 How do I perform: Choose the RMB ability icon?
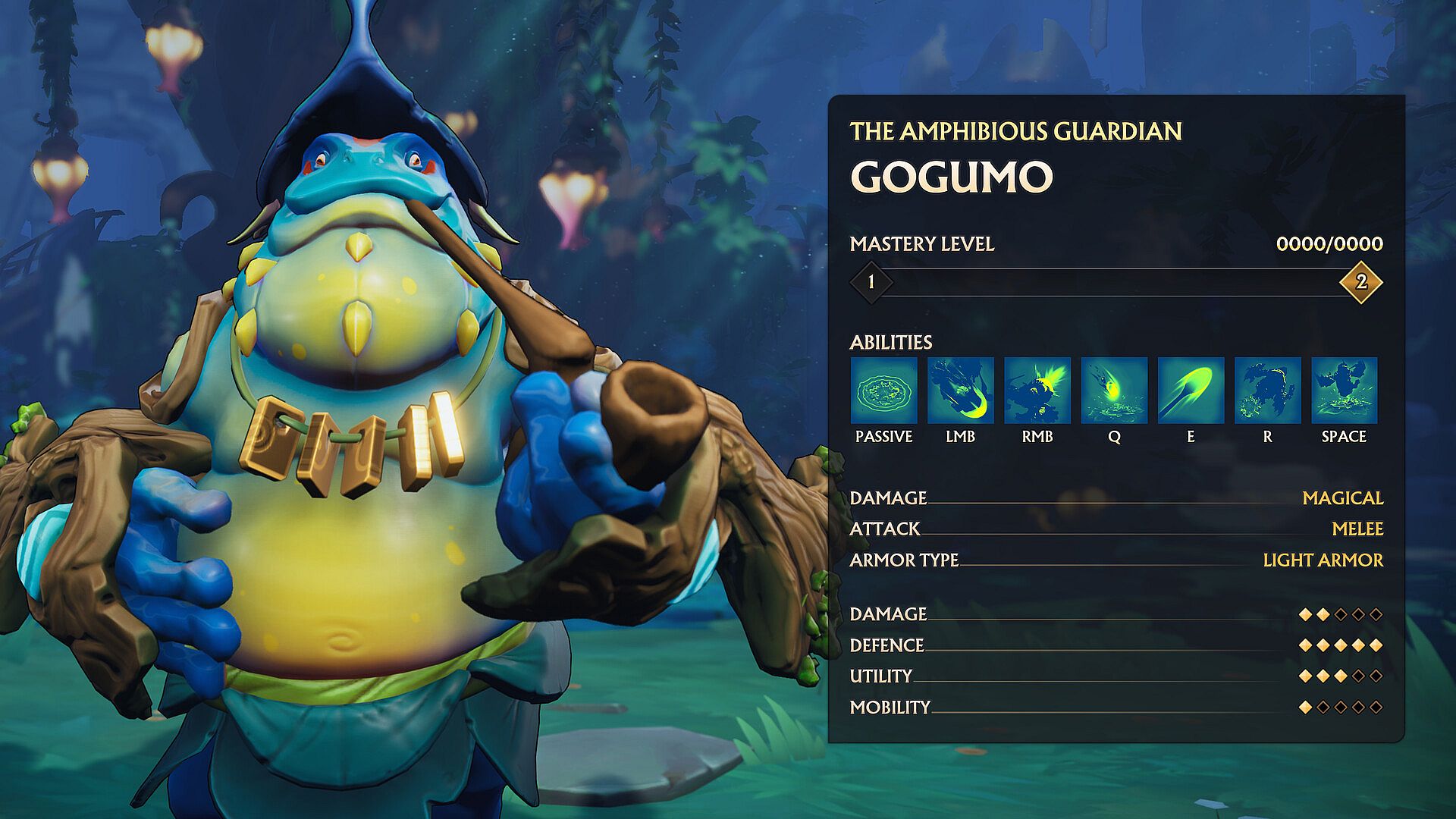pyautogui.click(x=1037, y=391)
